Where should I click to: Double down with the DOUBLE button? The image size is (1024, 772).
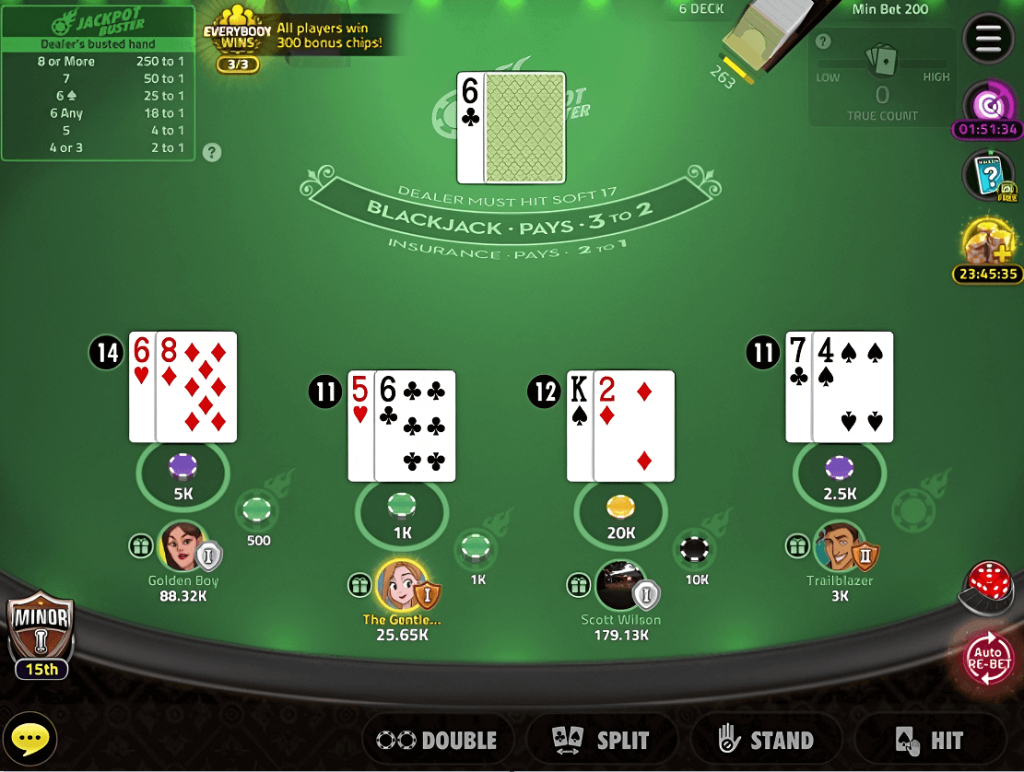(x=437, y=740)
